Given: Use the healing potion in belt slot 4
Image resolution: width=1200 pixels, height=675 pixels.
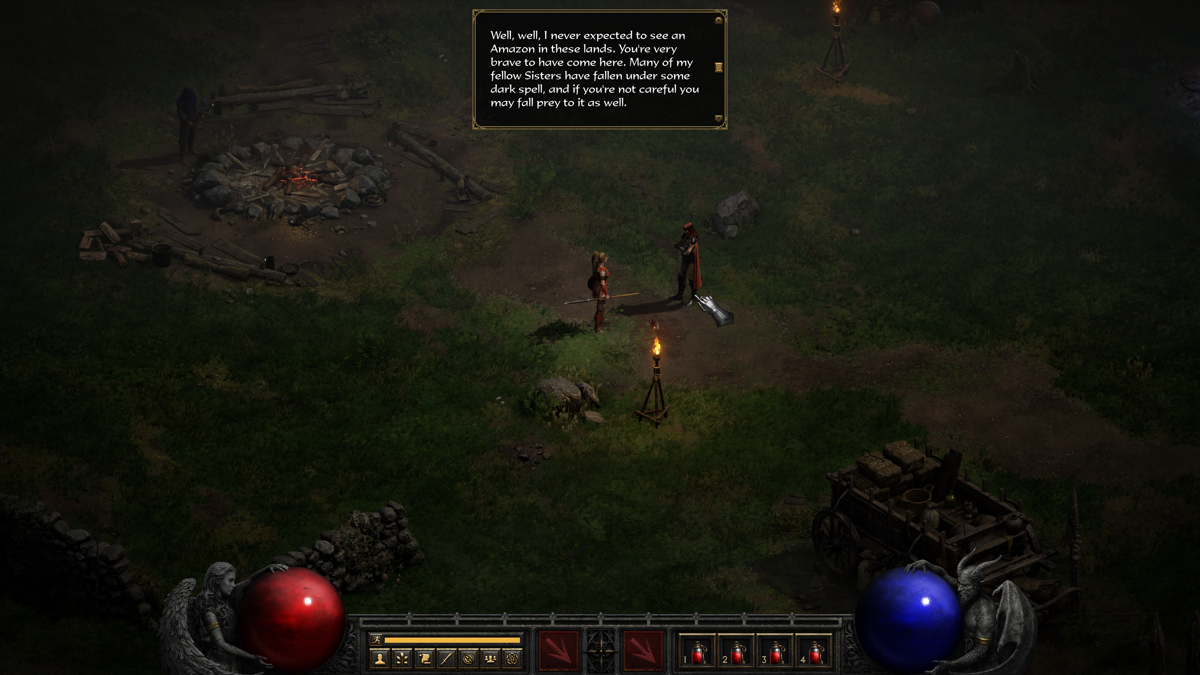Looking at the screenshot, I should [815, 651].
